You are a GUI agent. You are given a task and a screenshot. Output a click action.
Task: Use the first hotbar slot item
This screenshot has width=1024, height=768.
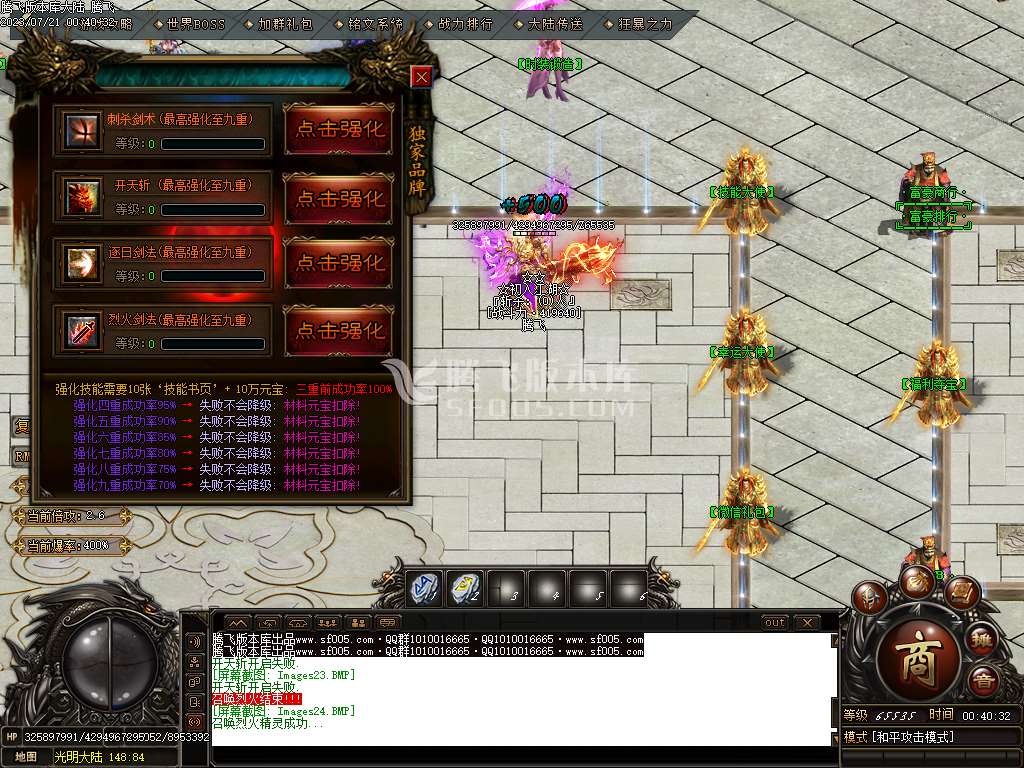422,587
